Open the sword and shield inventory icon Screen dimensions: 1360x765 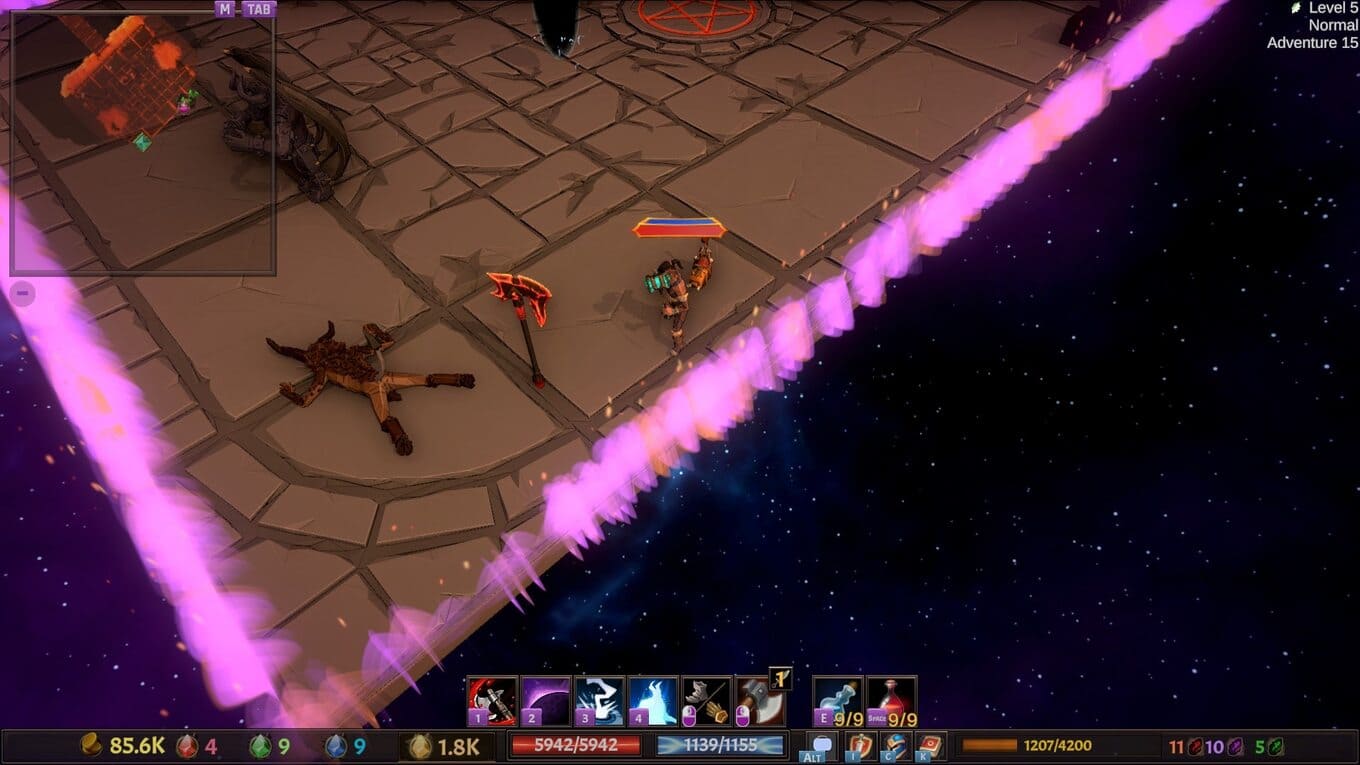[860, 745]
